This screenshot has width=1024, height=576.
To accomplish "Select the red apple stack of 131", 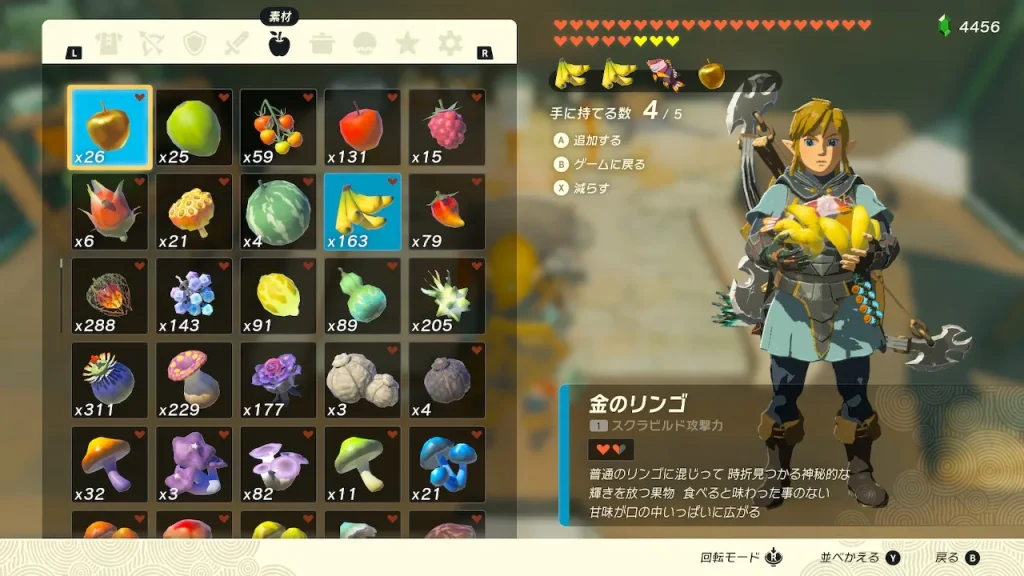I will [362, 127].
